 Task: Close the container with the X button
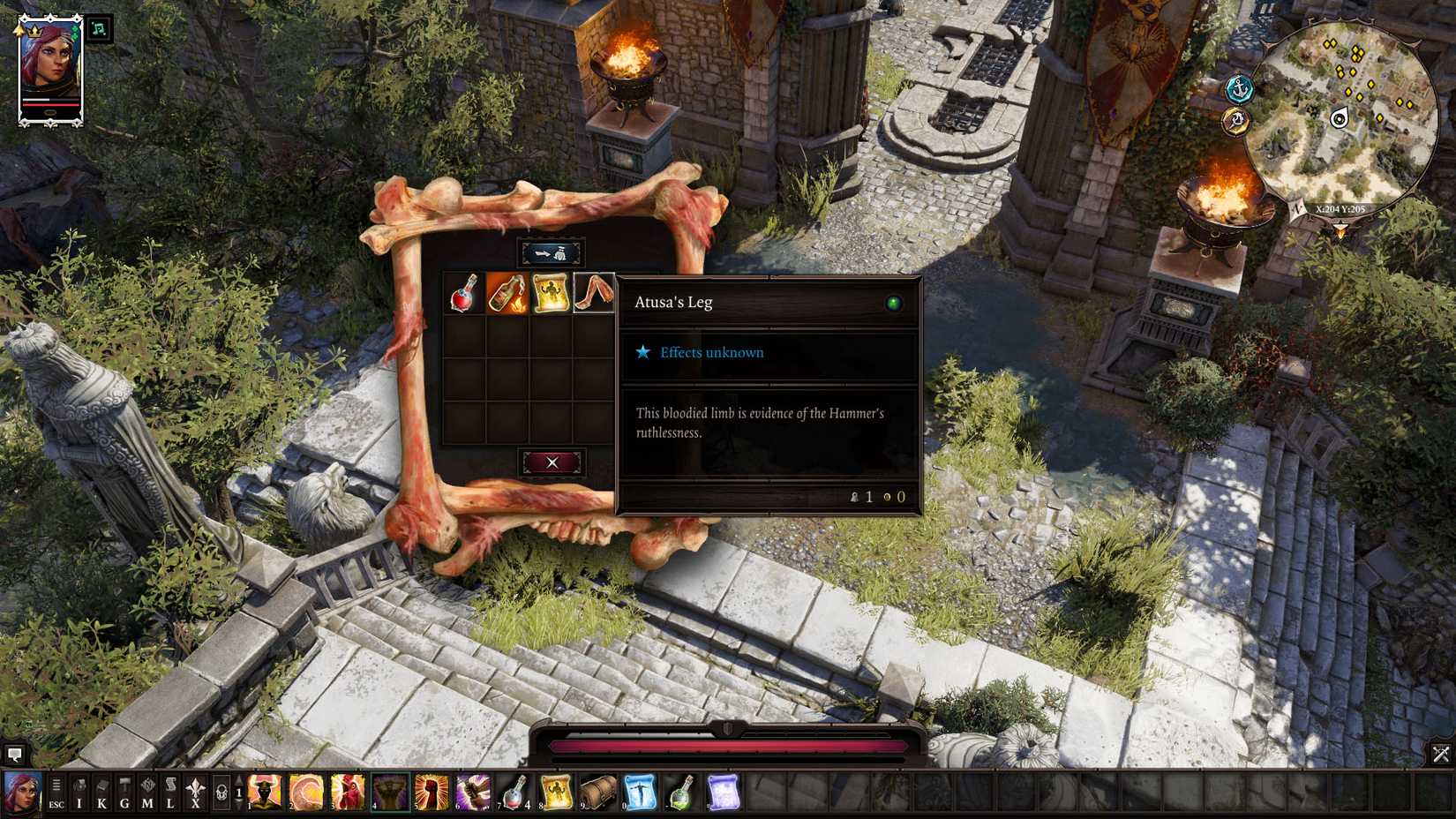point(552,460)
